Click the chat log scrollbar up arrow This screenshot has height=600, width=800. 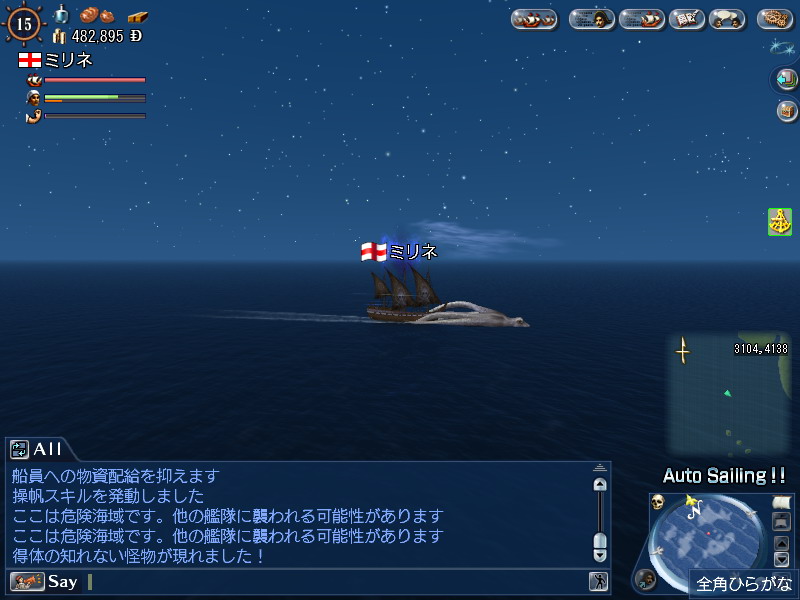(599, 484)
